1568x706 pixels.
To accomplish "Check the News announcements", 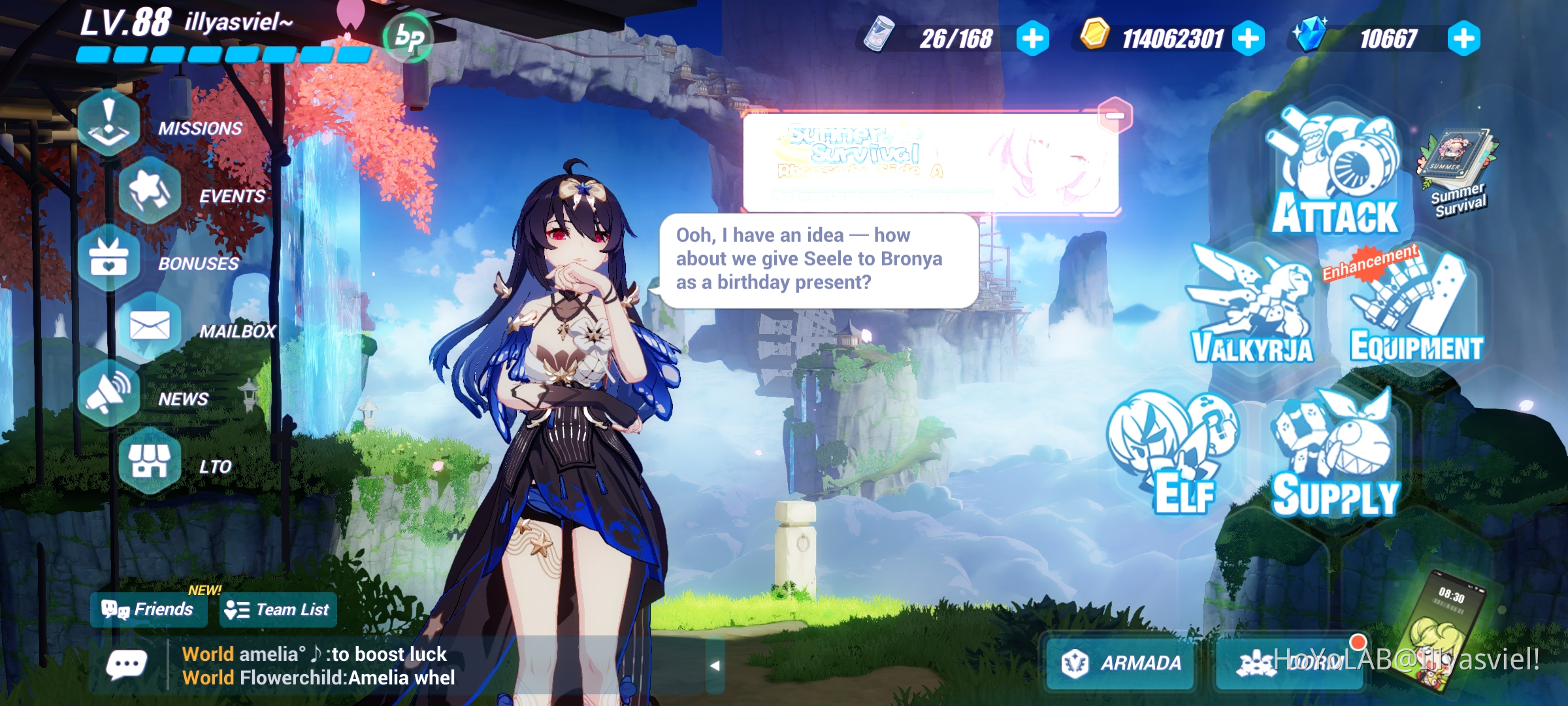I will click(108, 395).
